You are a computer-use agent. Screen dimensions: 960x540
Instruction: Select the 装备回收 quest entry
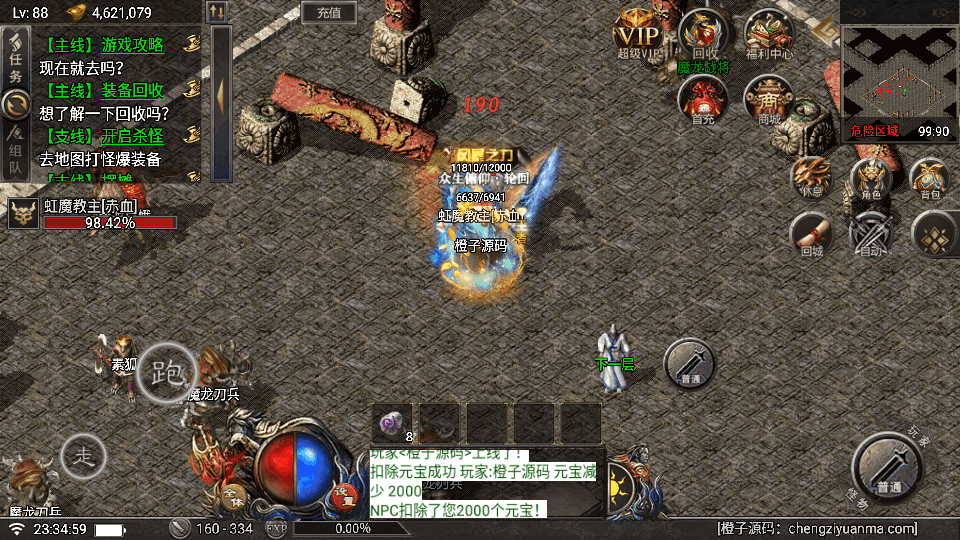pos(117,90)
